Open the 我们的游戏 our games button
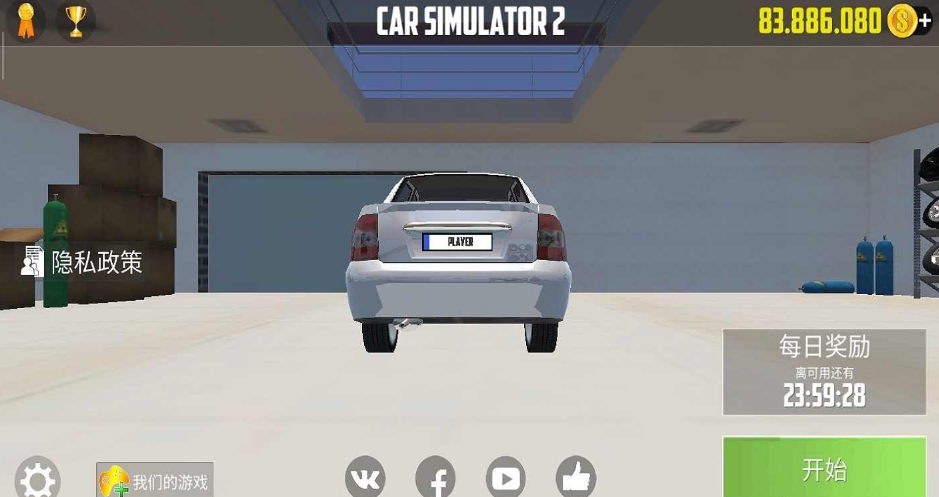The image size is (939, 497). pos(155,481)
